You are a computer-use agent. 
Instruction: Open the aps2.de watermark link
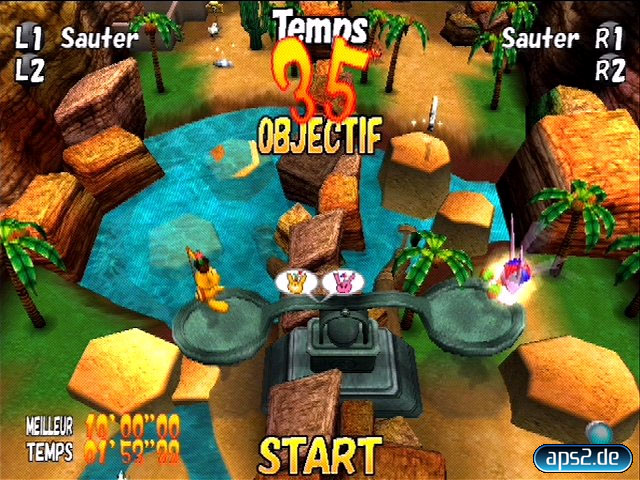click(583, 457)
